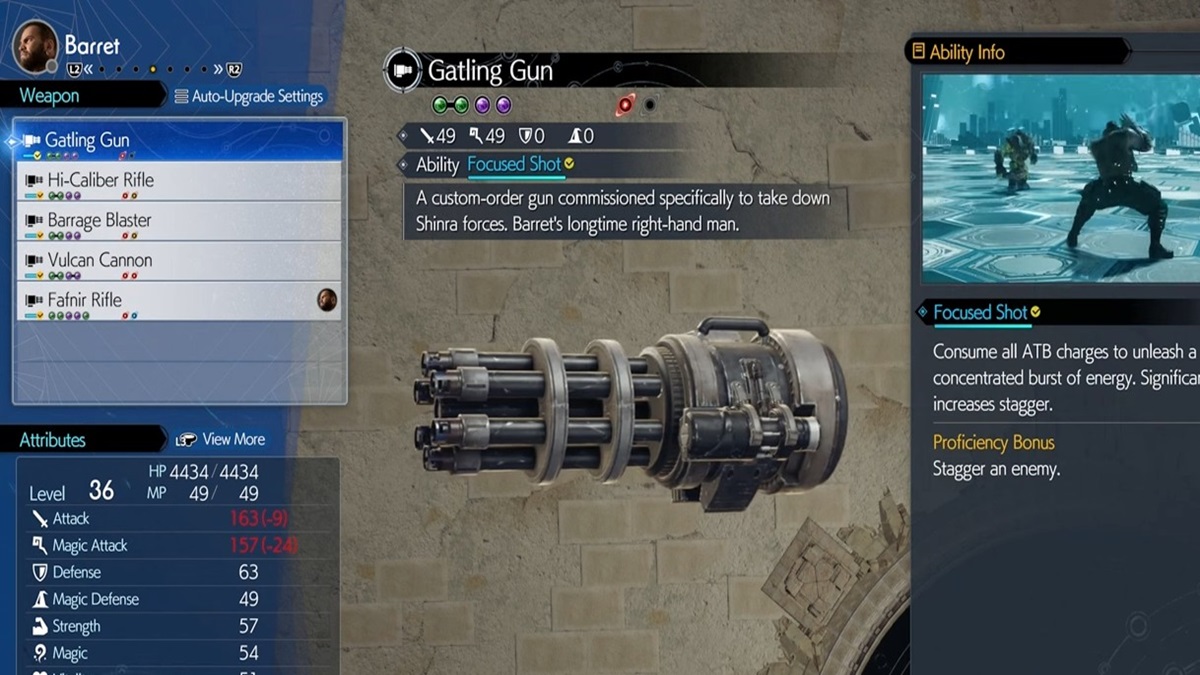
Task: Select the Weapon section header
Action: (x=50, y=96)
